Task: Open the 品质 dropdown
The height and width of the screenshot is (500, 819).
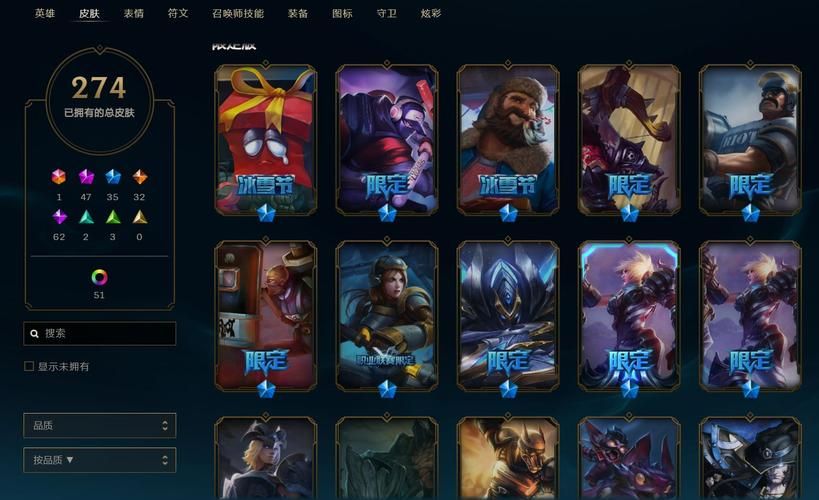Action: 99,425
